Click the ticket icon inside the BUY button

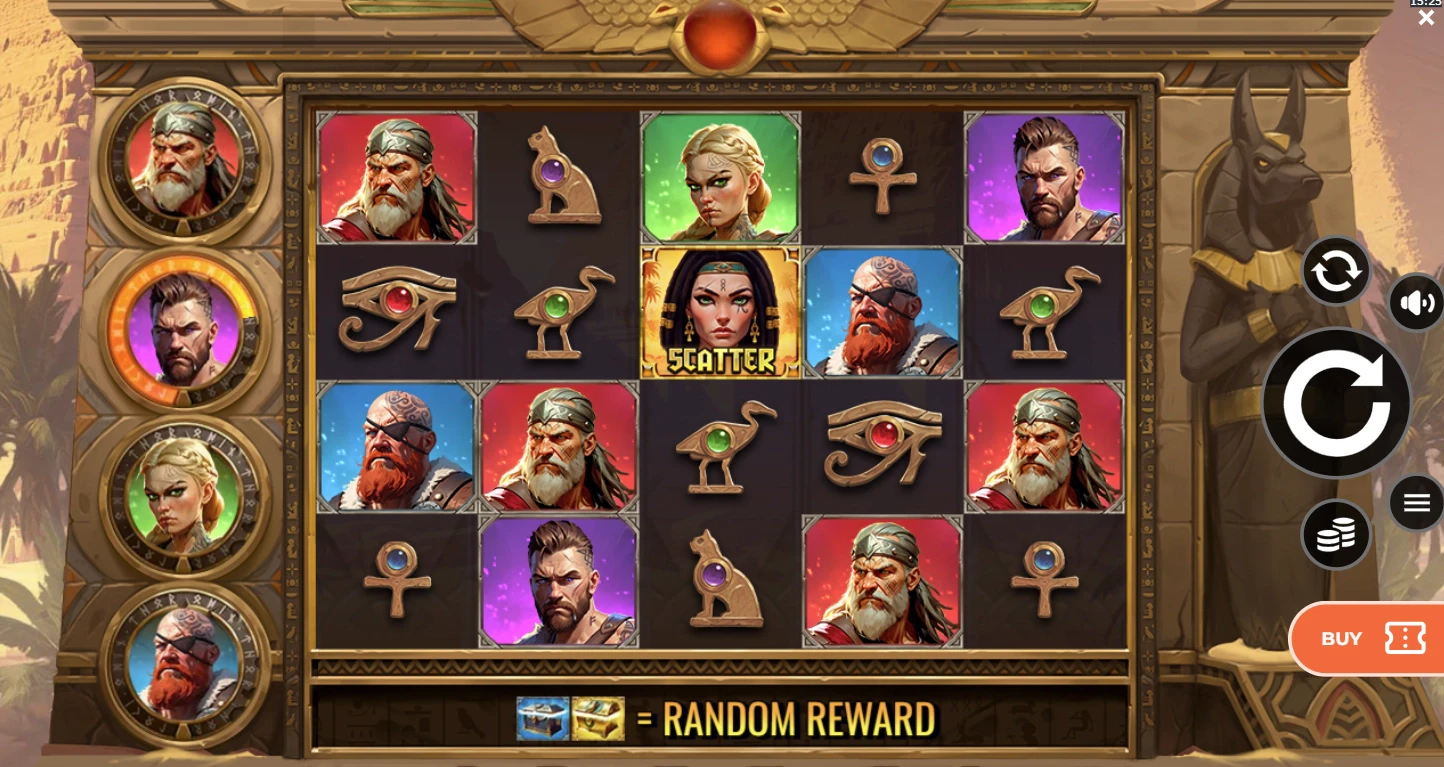tap(1406, 638)
